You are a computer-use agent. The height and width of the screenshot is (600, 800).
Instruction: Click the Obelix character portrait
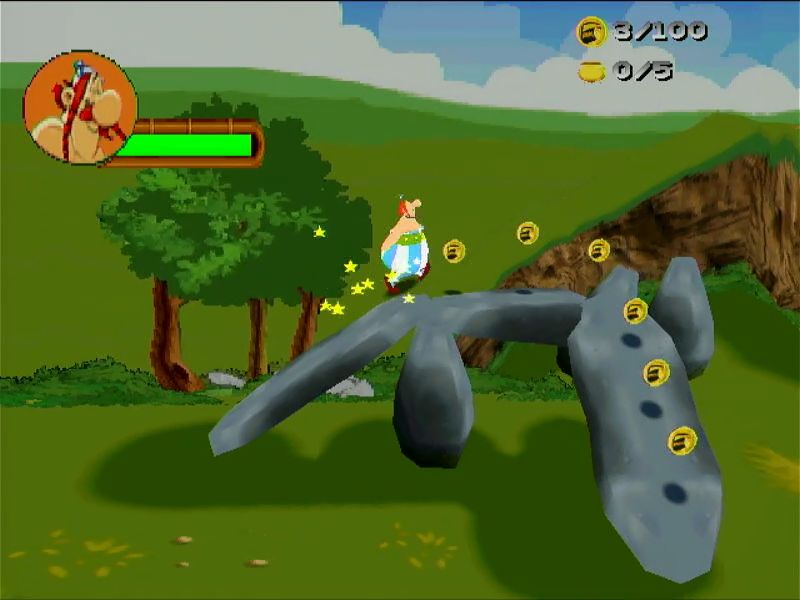point(79,108)
